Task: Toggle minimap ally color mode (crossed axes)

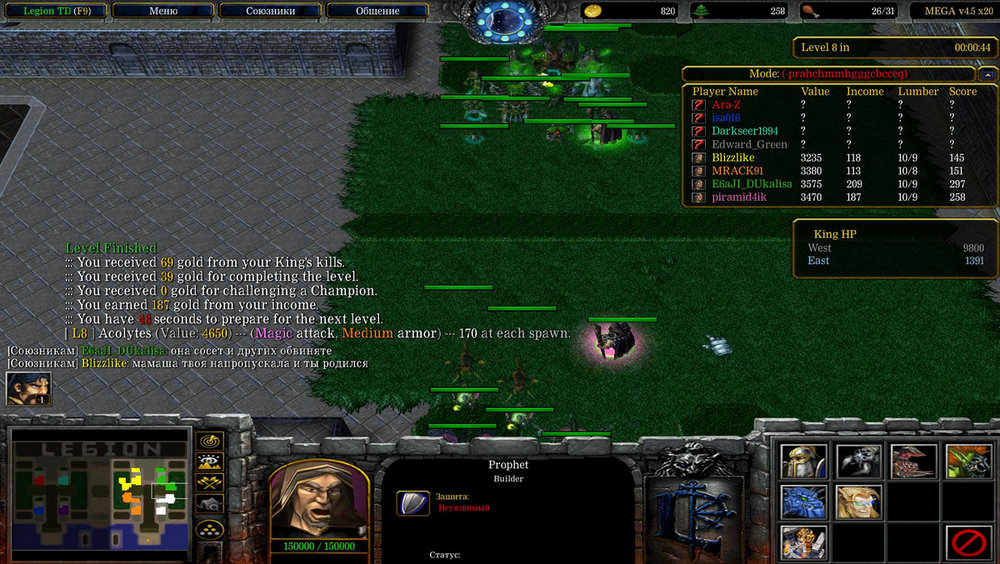Action: pyautogui.click(x=209, y=484)
